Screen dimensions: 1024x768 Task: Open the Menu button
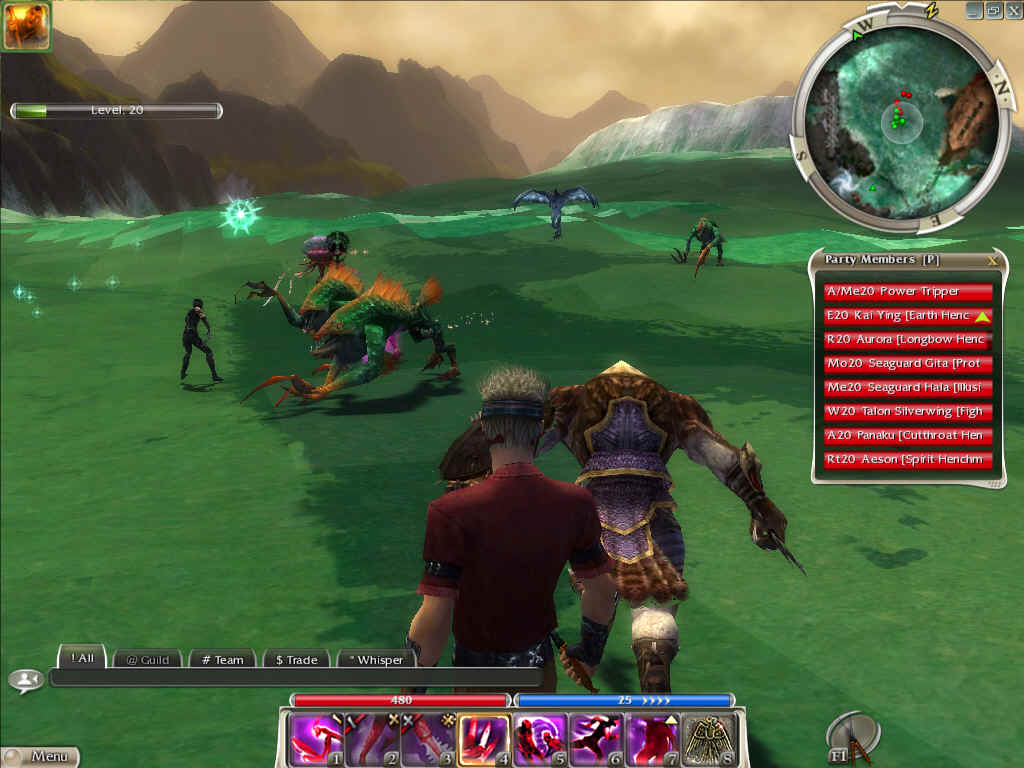click(40, 757)
